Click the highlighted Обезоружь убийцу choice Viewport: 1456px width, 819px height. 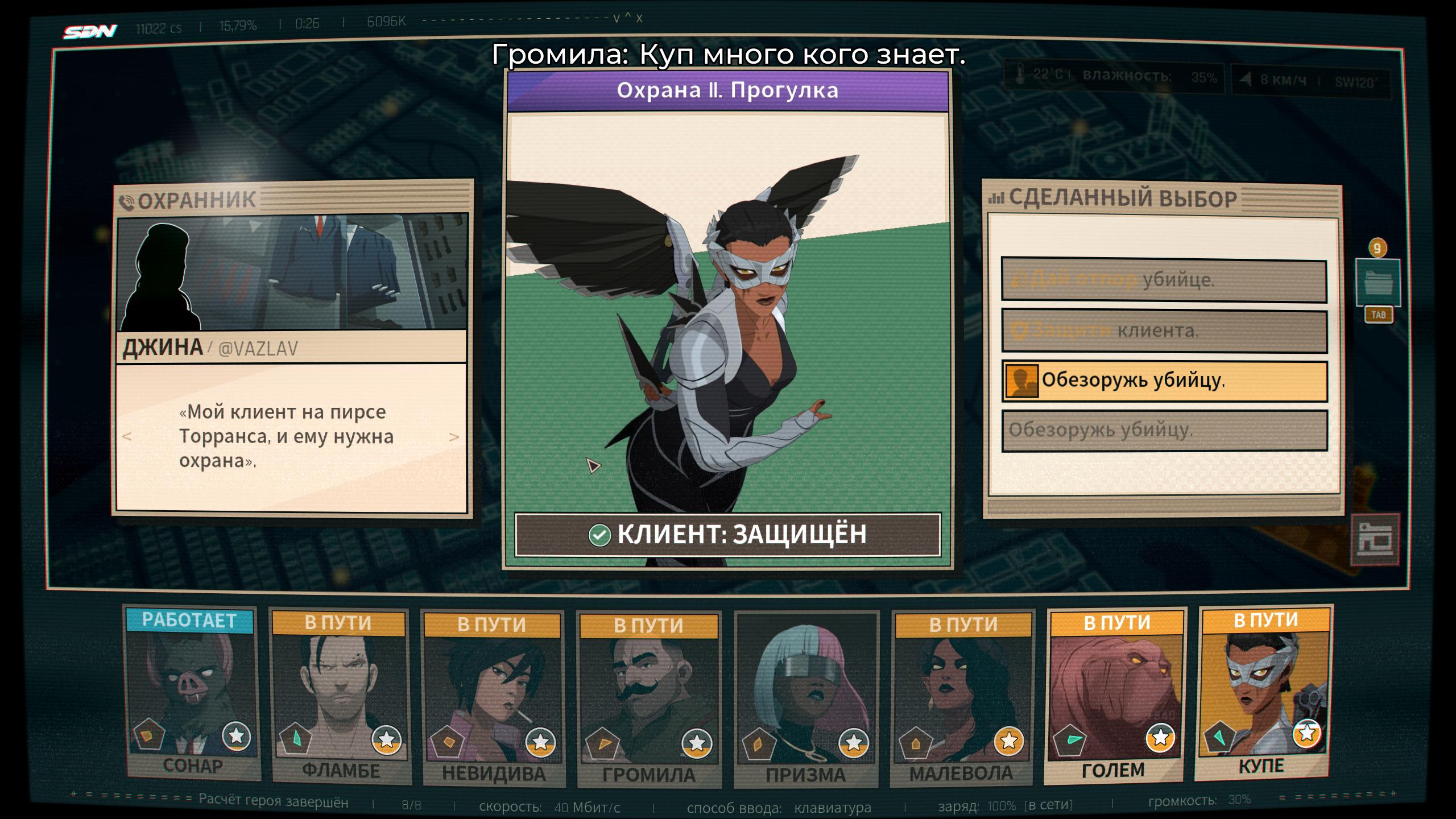point(1164,380)
